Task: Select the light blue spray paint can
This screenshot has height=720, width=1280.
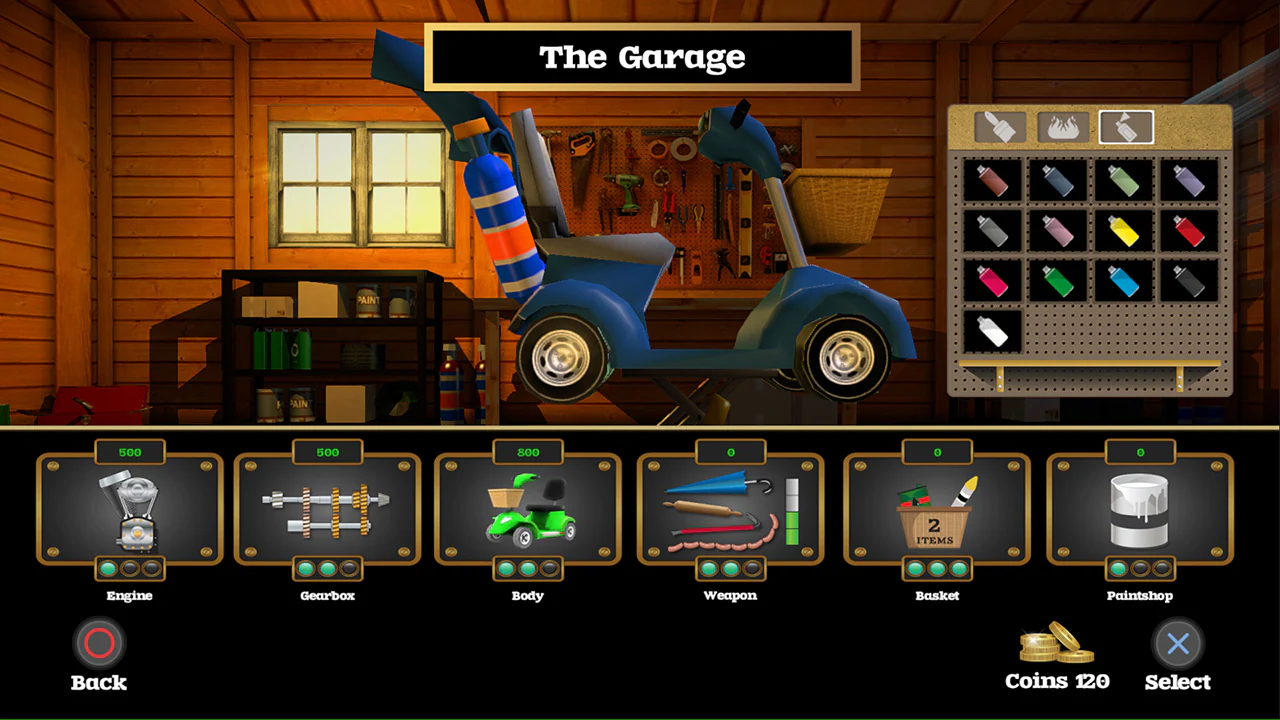Action: coord(1124,281)
